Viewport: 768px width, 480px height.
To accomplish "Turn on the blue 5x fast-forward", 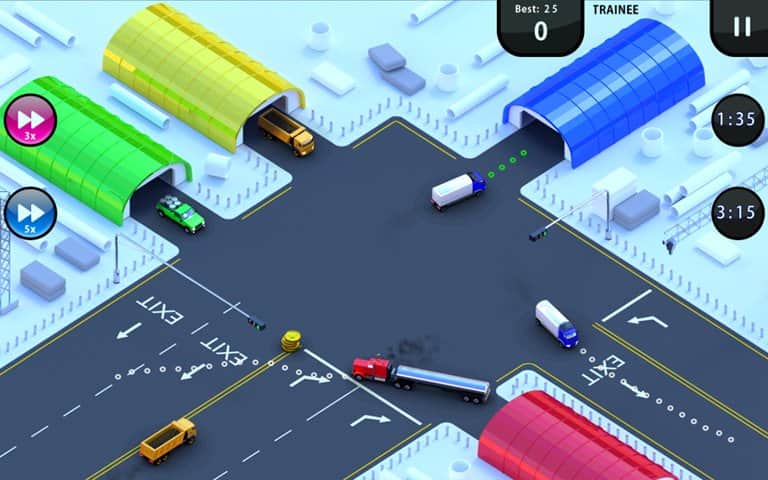I will 29,213.
